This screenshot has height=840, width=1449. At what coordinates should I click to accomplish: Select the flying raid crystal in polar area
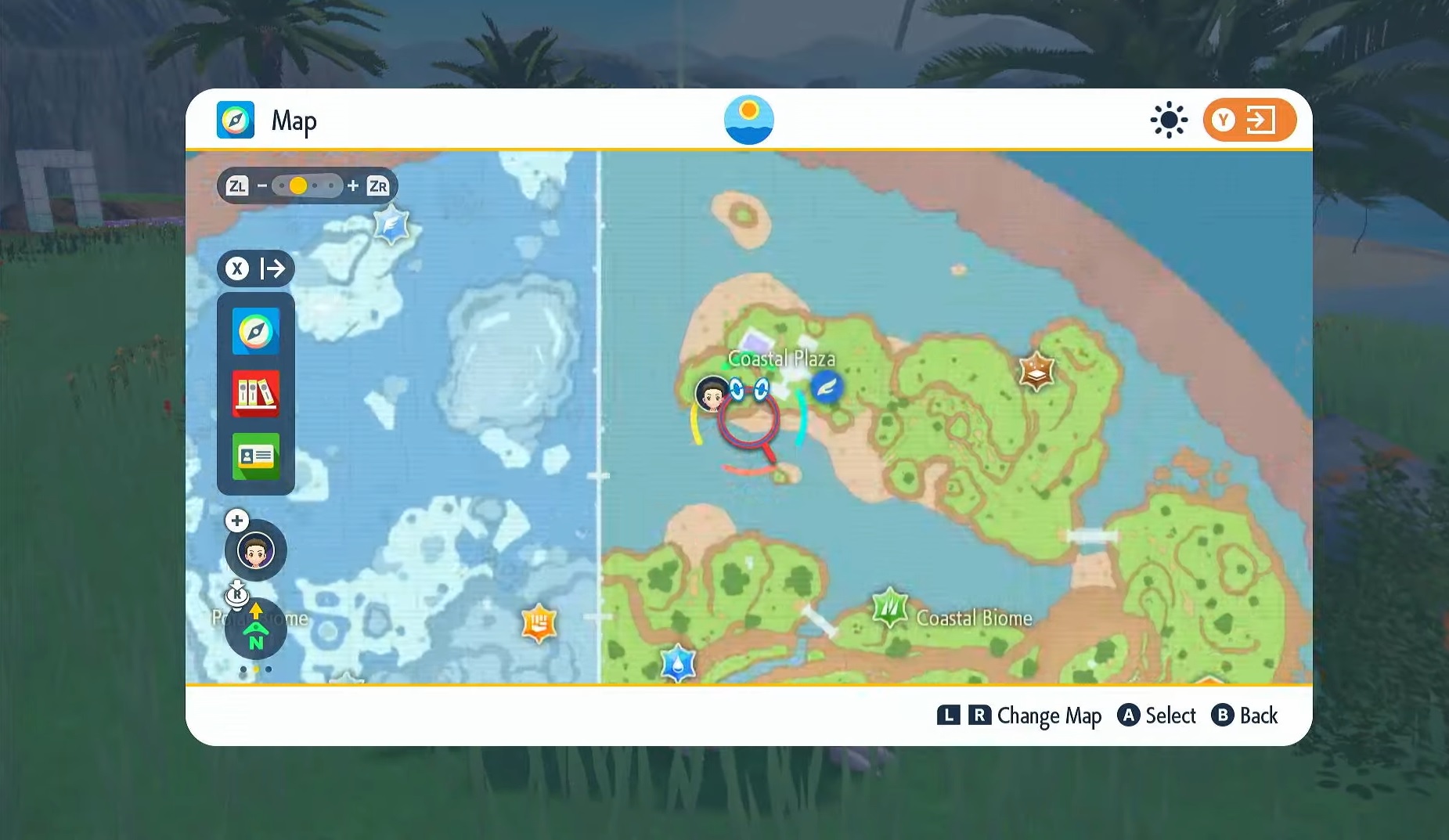(391, 225)
